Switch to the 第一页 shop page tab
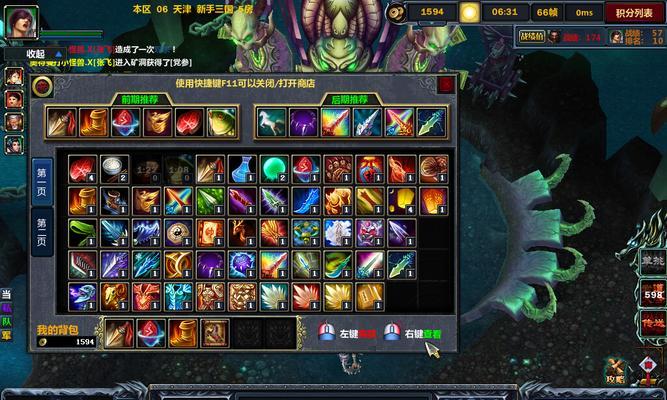Screen dimensions: 667x400 [x=42, y=179]
